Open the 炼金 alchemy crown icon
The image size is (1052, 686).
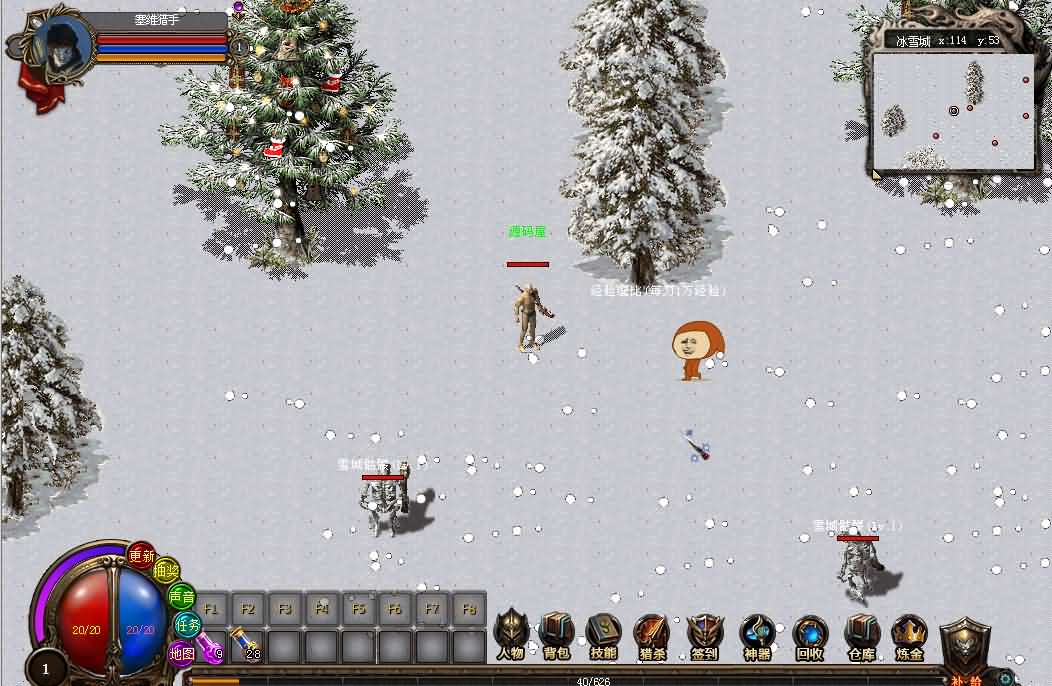coord(909,633)
